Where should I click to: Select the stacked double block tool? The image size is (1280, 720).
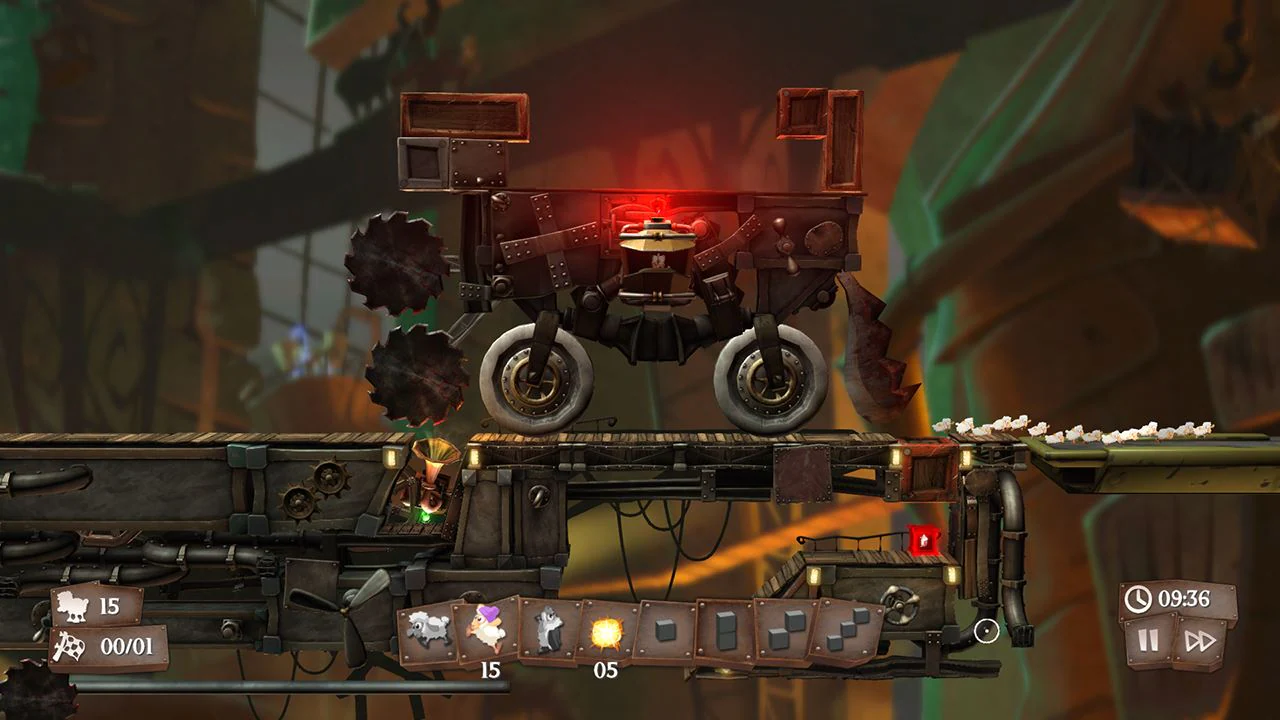724,628
